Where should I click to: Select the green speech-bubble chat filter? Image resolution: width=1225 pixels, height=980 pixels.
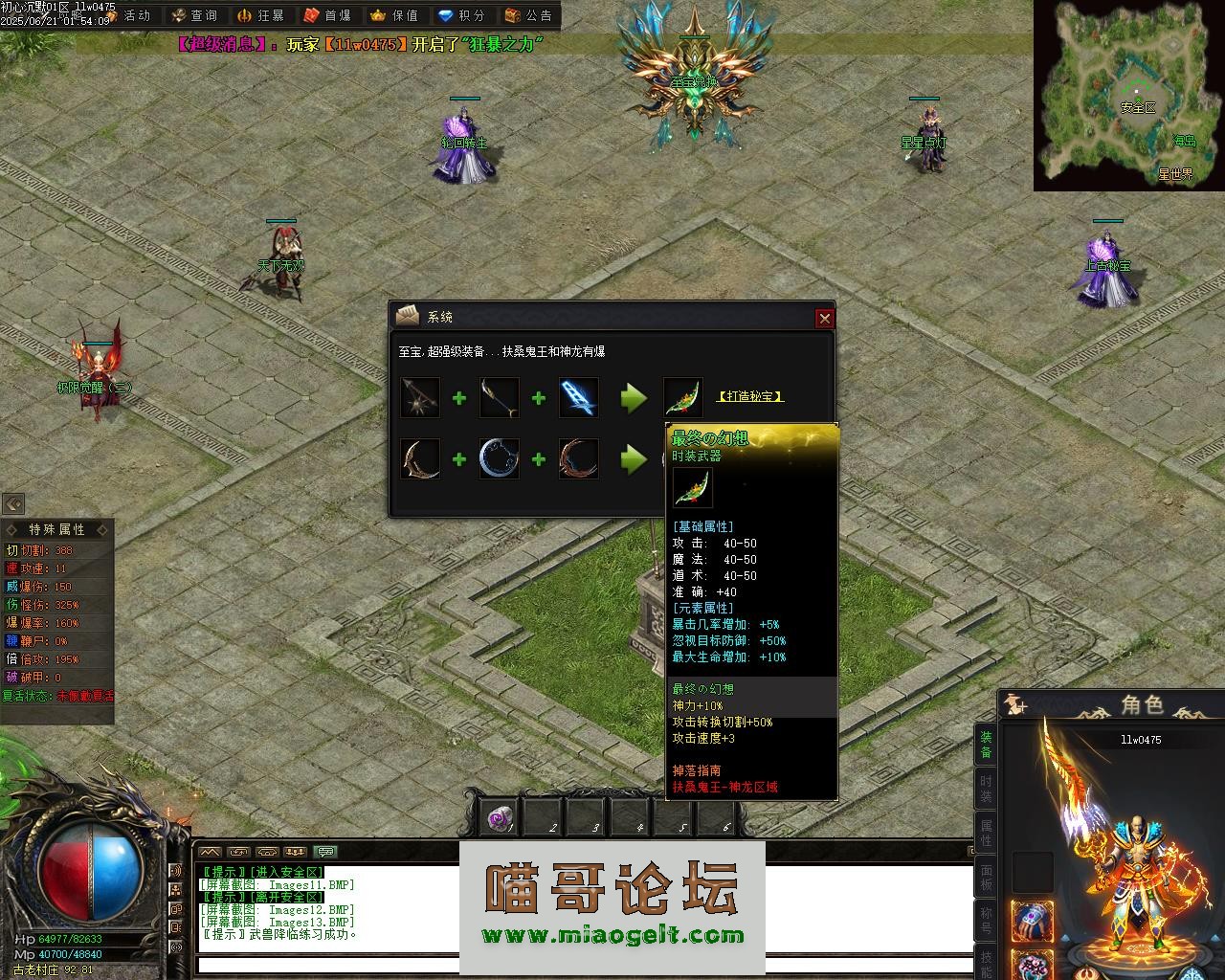326,852
